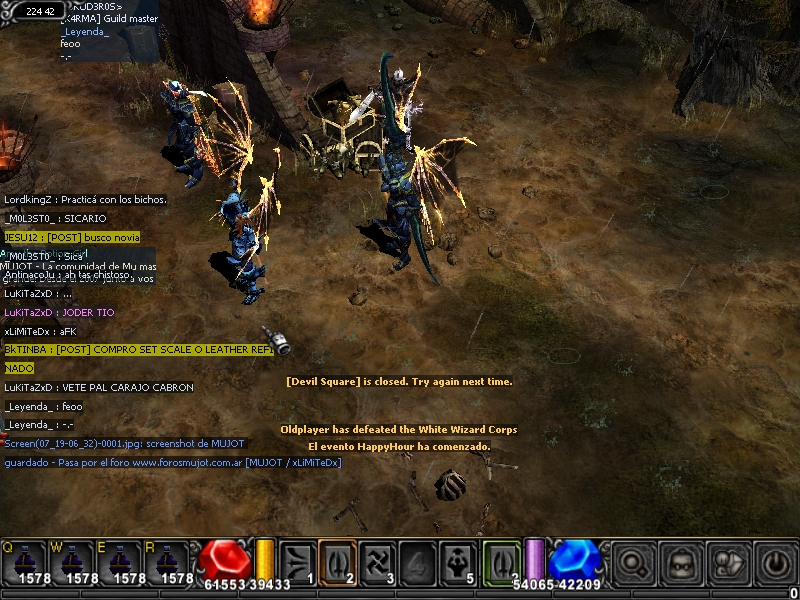
Task: Activate the highlighted skill in slot 2
Action: click(x=337, y=560)
